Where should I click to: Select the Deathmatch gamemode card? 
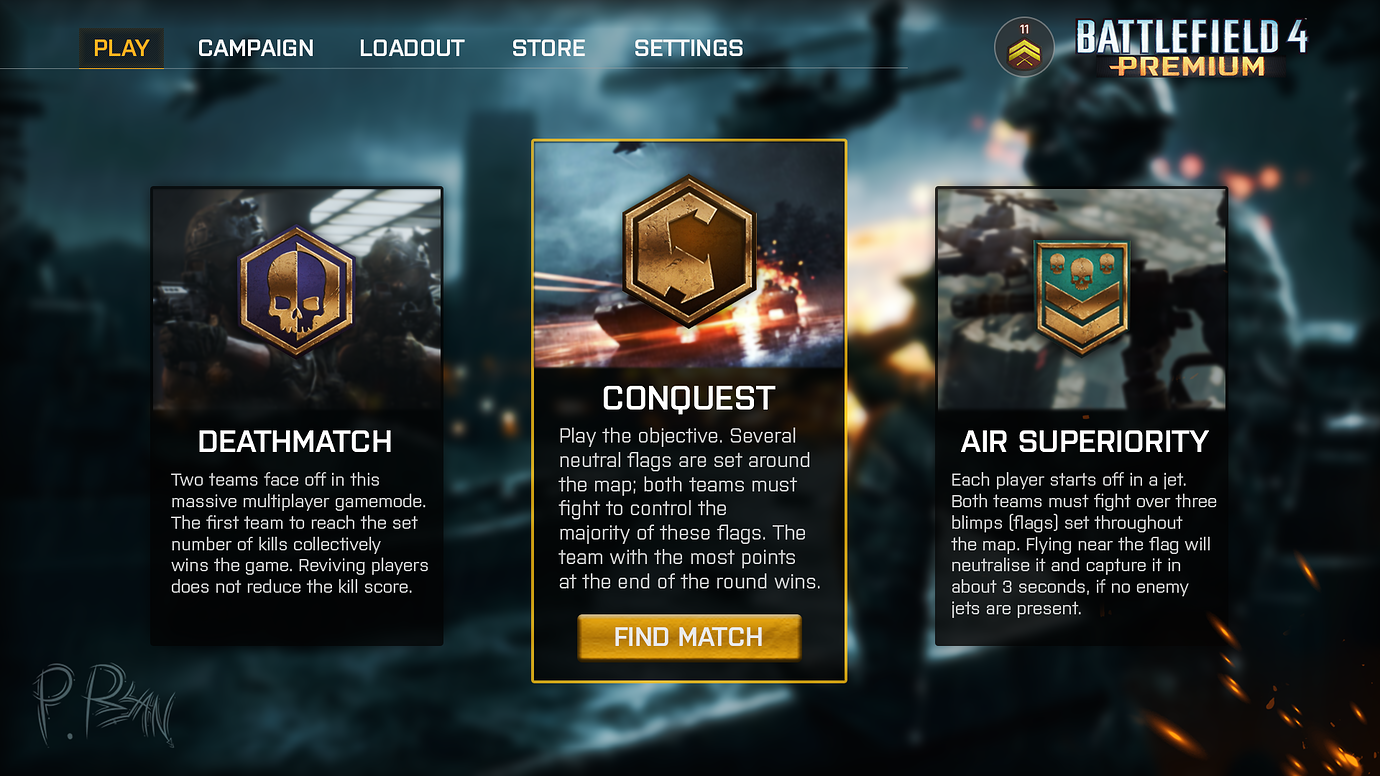point(296,415)
